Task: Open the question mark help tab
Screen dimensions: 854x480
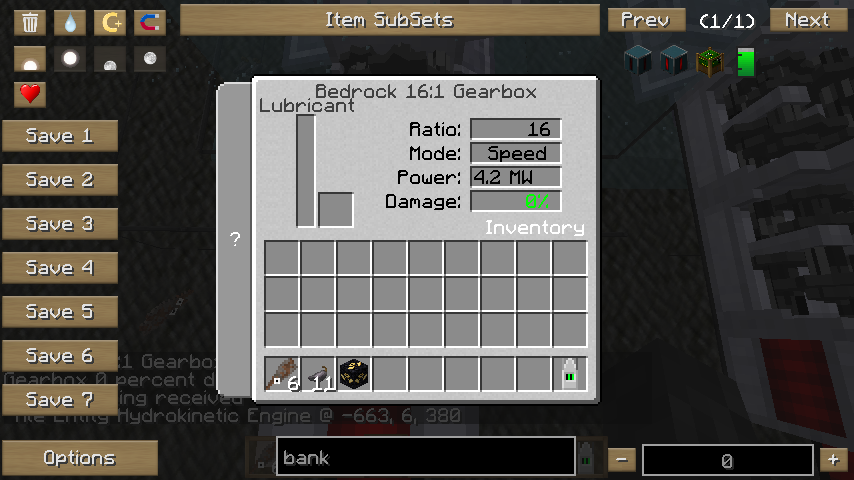Action: (x=235, y=240)
